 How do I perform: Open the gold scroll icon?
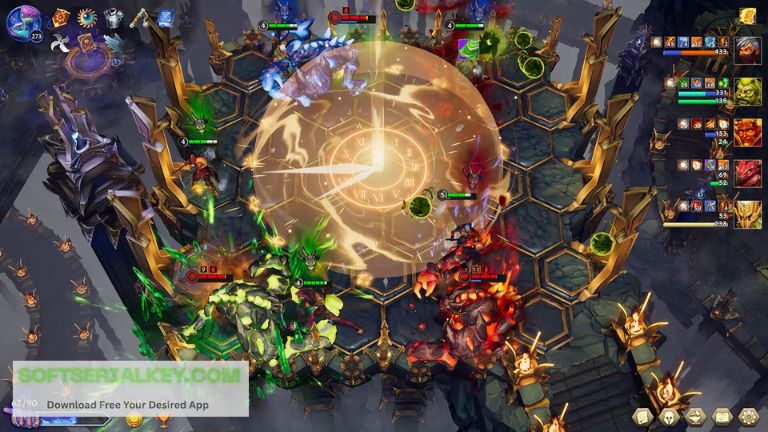pyautogui.click(x=747, y=15)
